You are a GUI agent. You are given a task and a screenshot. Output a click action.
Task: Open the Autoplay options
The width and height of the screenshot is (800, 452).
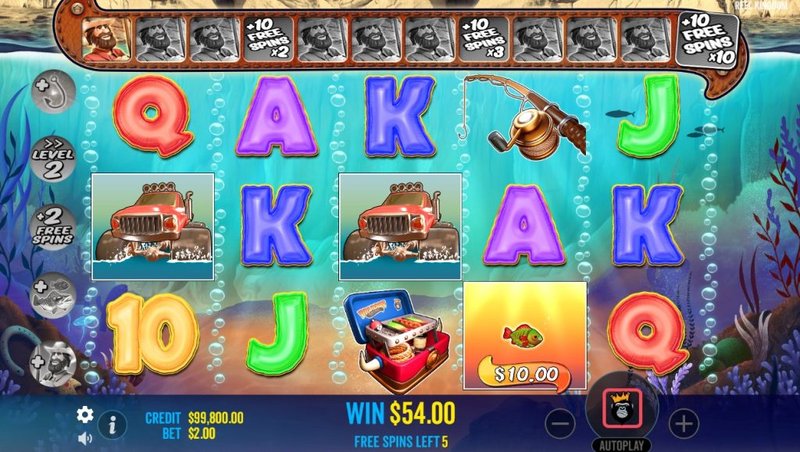(622, 444)
